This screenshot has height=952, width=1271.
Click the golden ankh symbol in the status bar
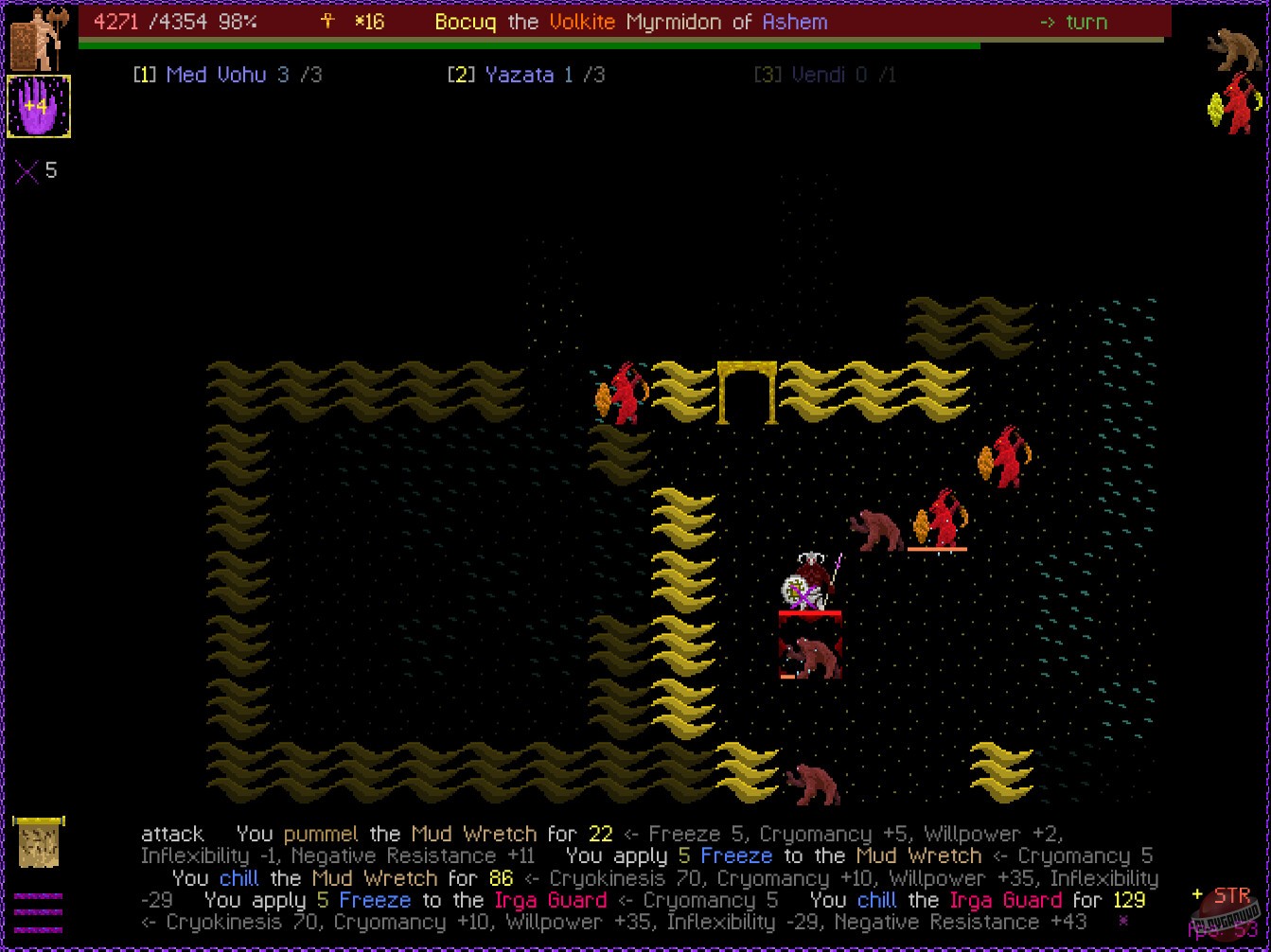click(326, 21)
